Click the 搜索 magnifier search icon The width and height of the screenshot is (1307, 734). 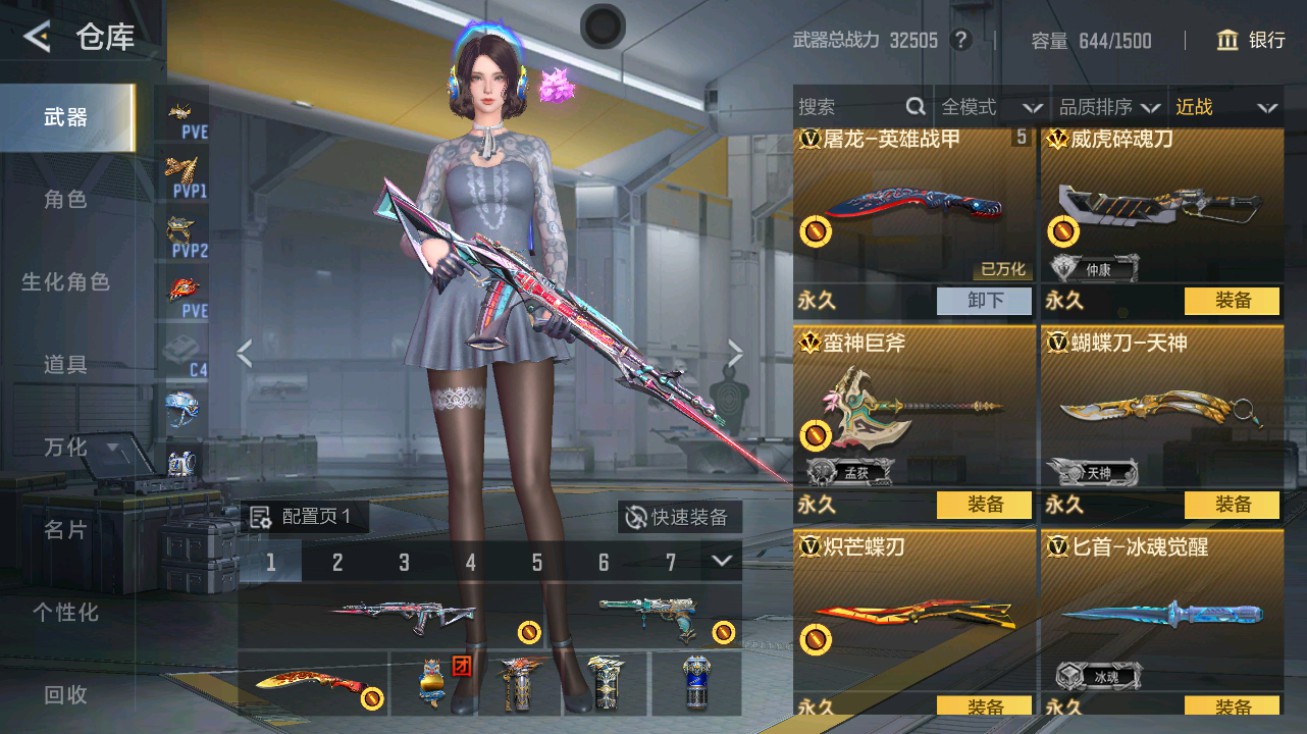click(915, 106)
